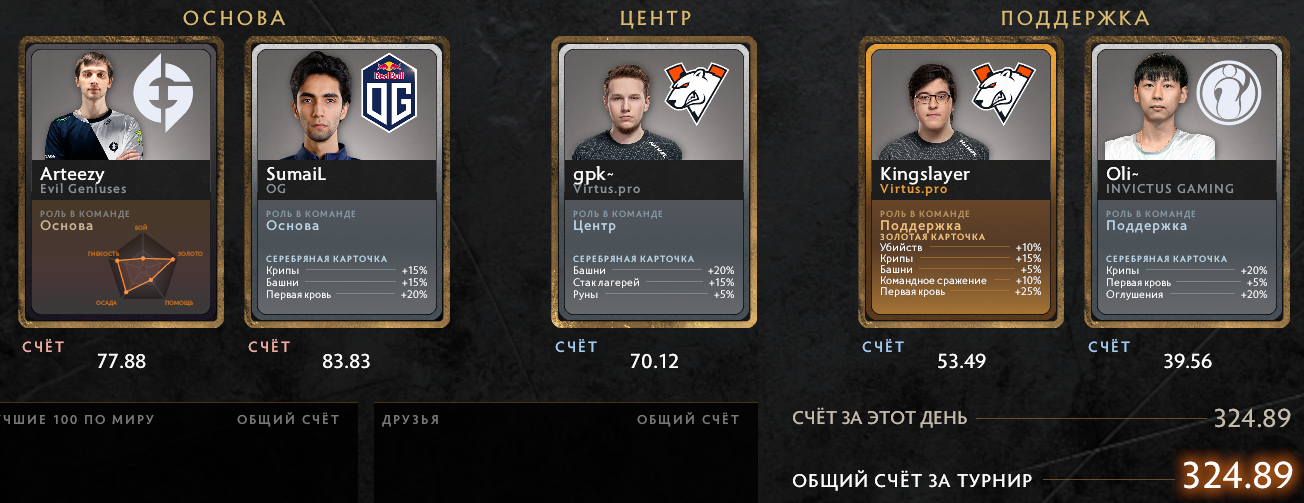Select the Arteezy player card
Screen dimensions: 1304x503
pos(121,180)
